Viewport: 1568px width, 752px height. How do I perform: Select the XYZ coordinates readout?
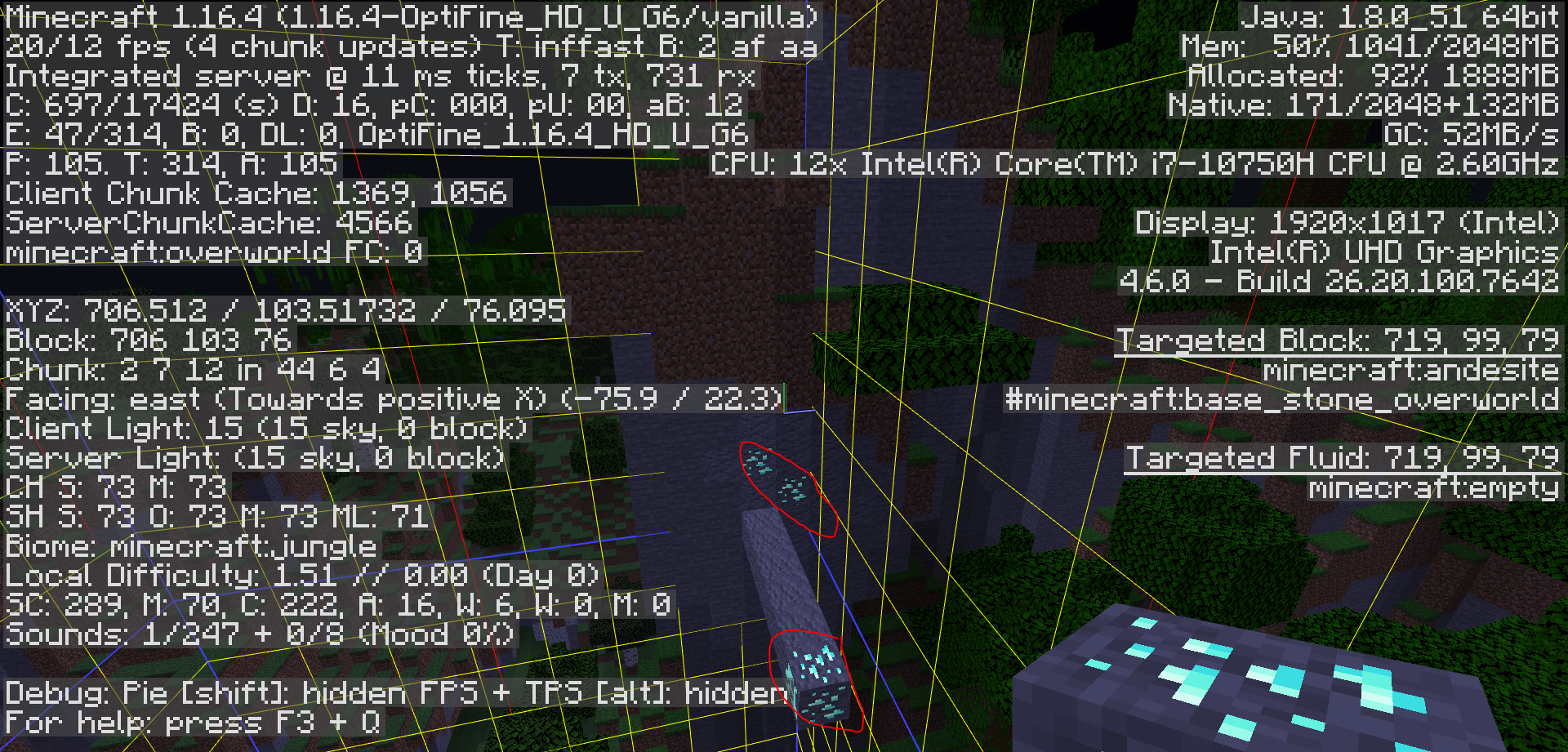[284, 311]
